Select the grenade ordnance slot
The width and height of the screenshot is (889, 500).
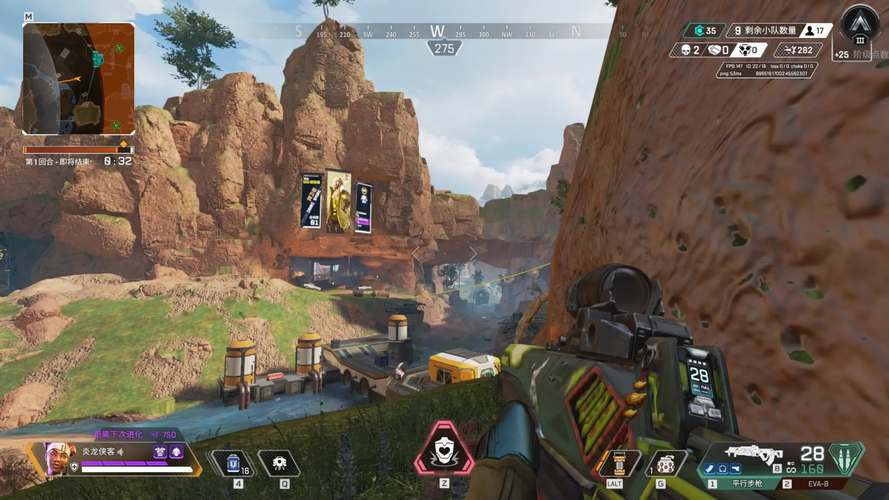pyautogui.click(x=667, y=463)
